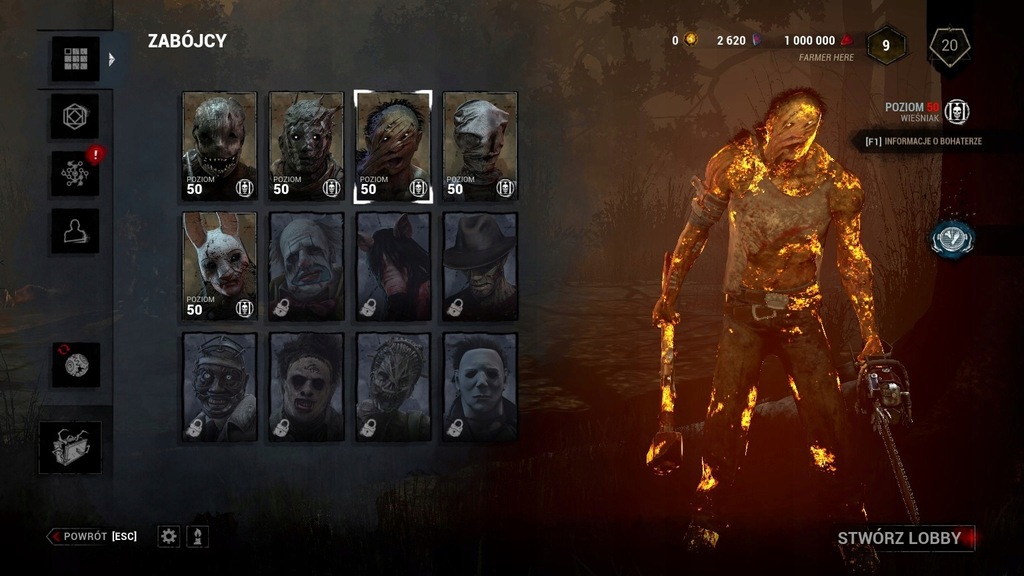Viewport: 1024px width, 576px height.
Task: Click the Stwórz Lobby button
Action: click(899, 538)
